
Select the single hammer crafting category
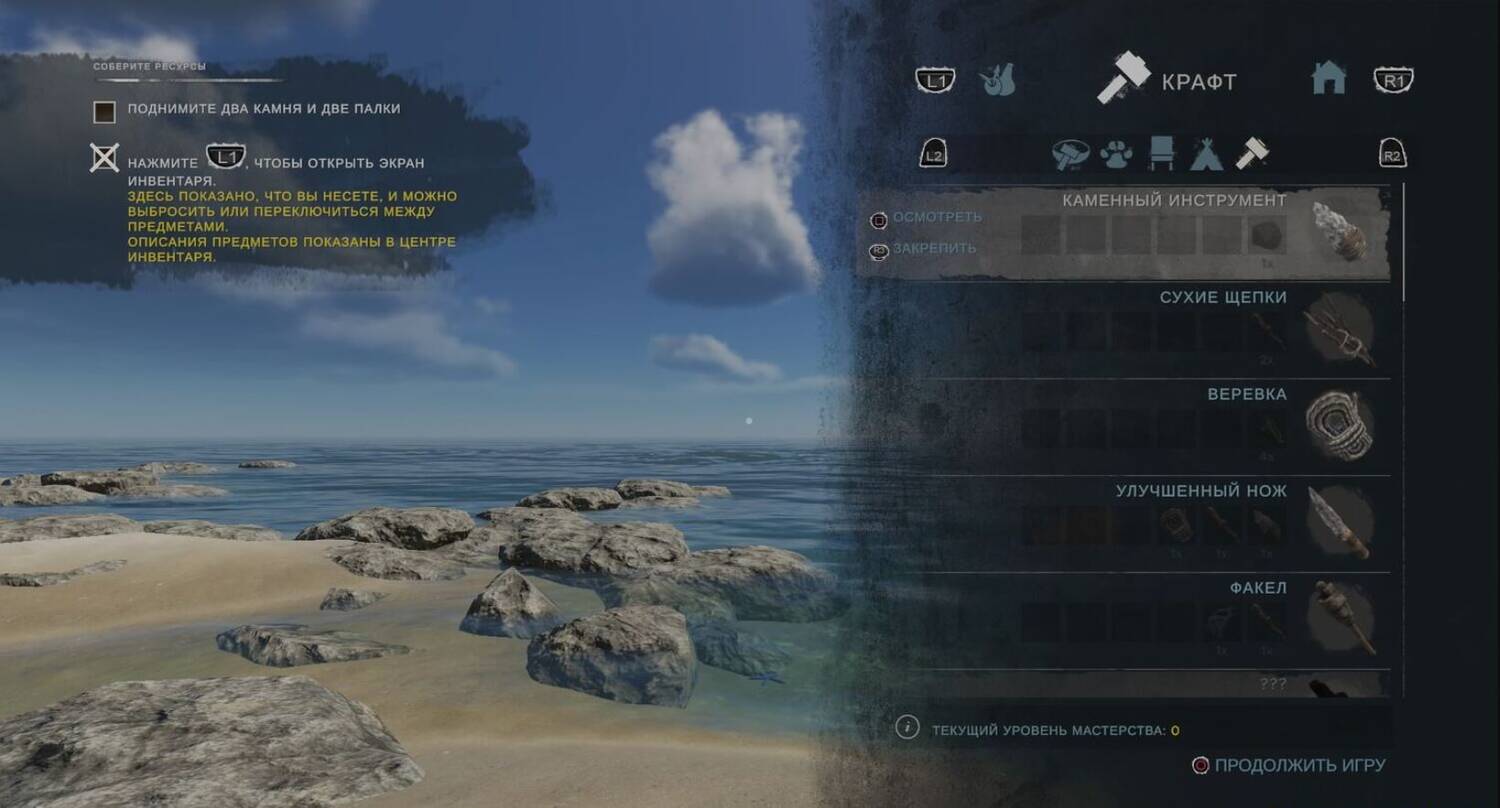click(x=1251, y=154)
